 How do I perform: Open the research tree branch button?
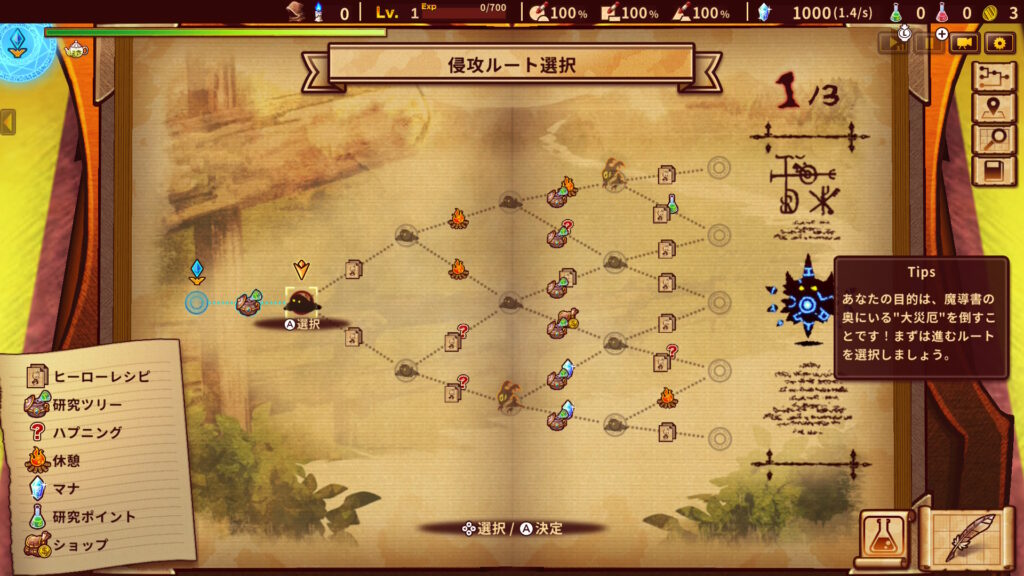click(x=993, y=78)
